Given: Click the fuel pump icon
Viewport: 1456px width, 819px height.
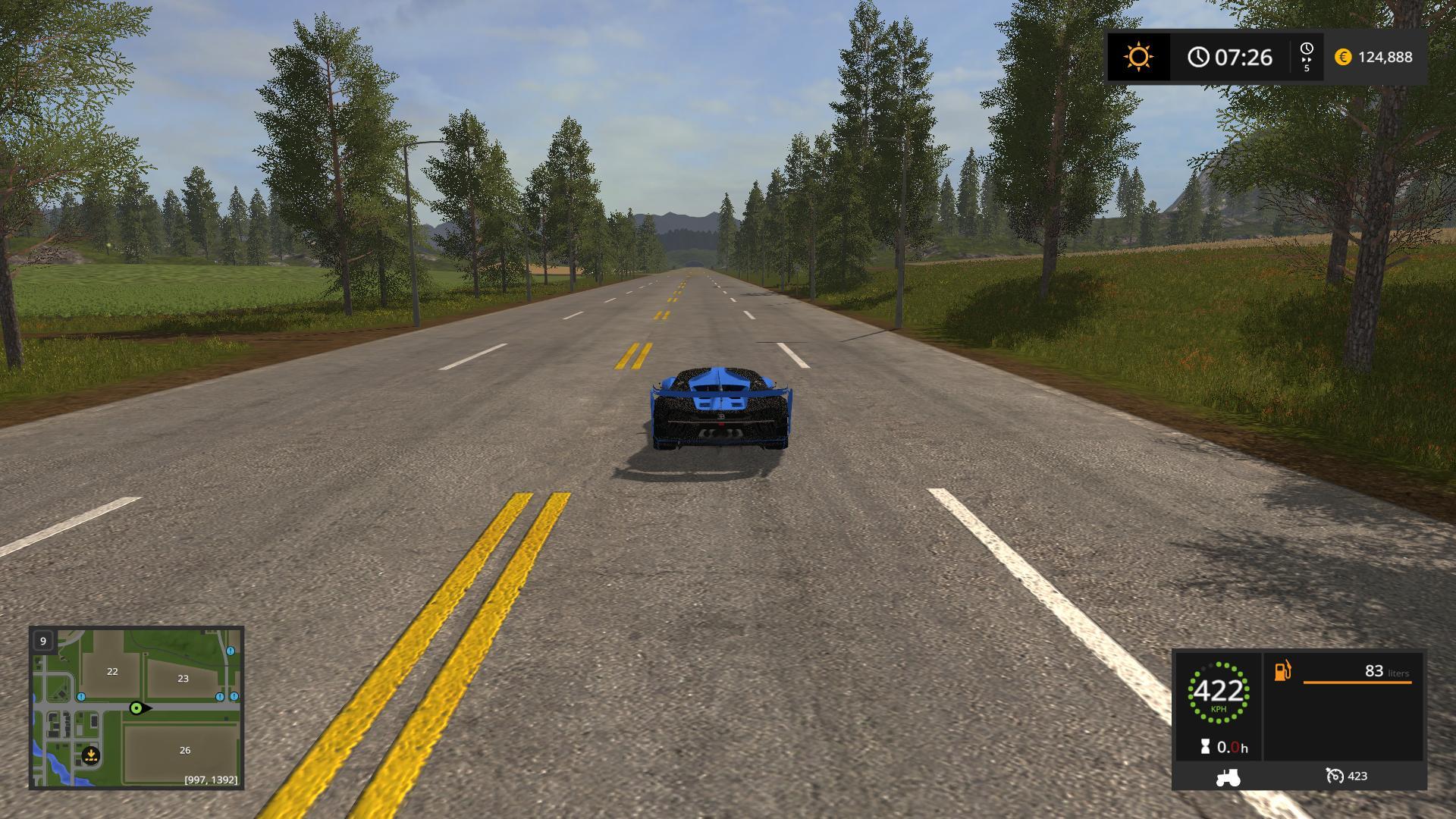Looking at the screenshot, I should coord(1282,671).
